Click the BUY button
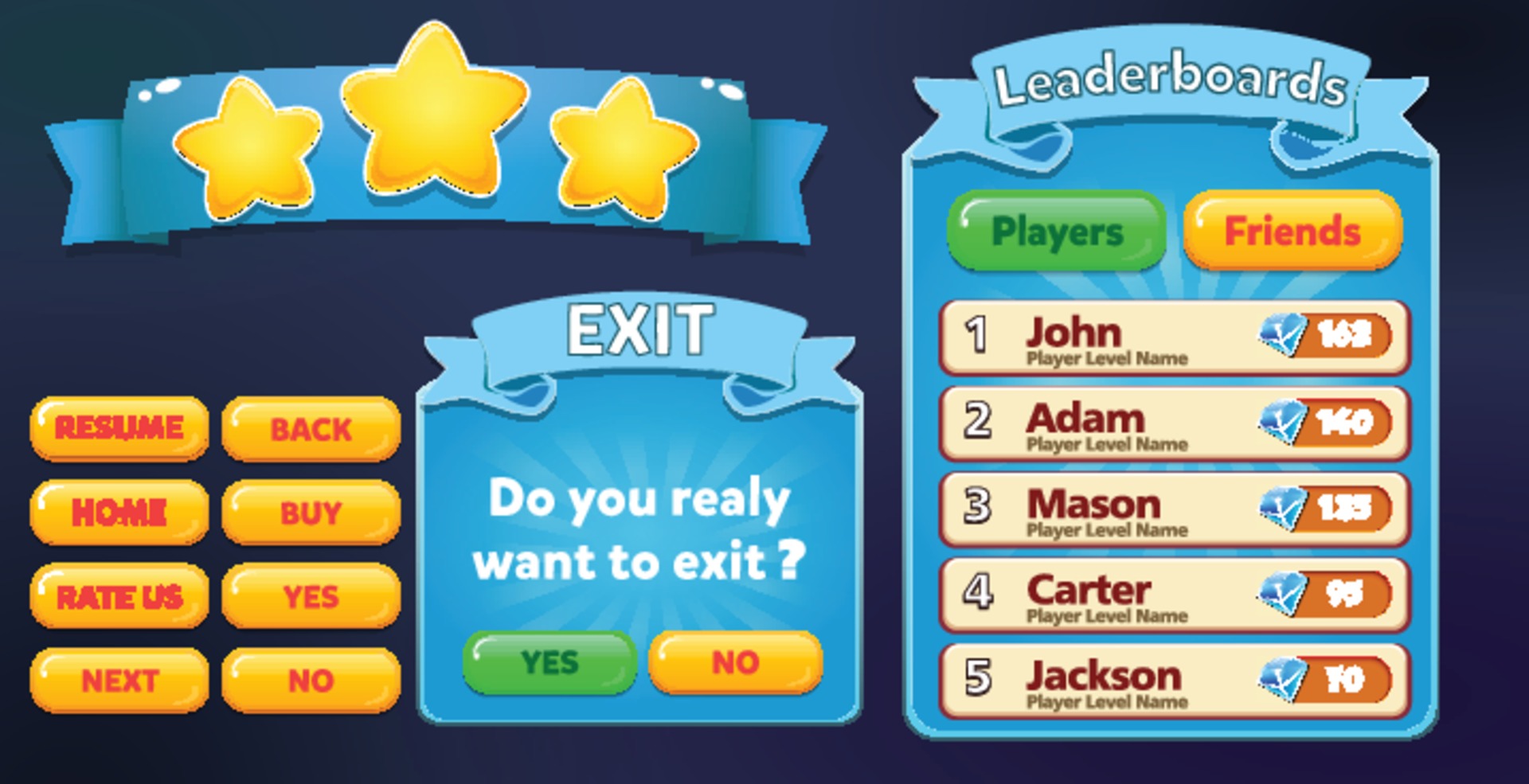 pos(310,513)
